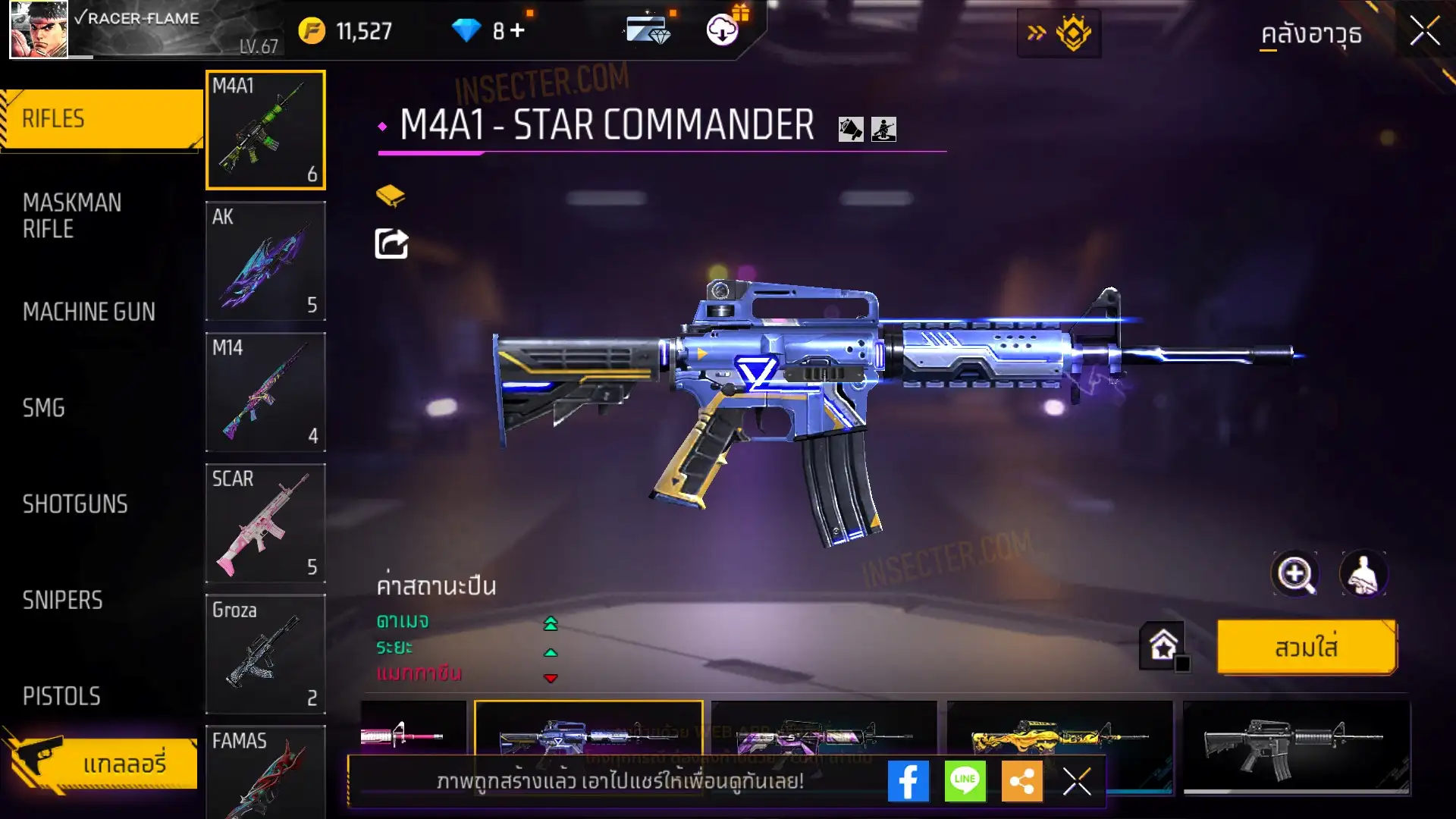The height and width of the screenshot is (819, 1456).
Task: Choose the PISTOLS category
Action: click(x=61, y=696)
